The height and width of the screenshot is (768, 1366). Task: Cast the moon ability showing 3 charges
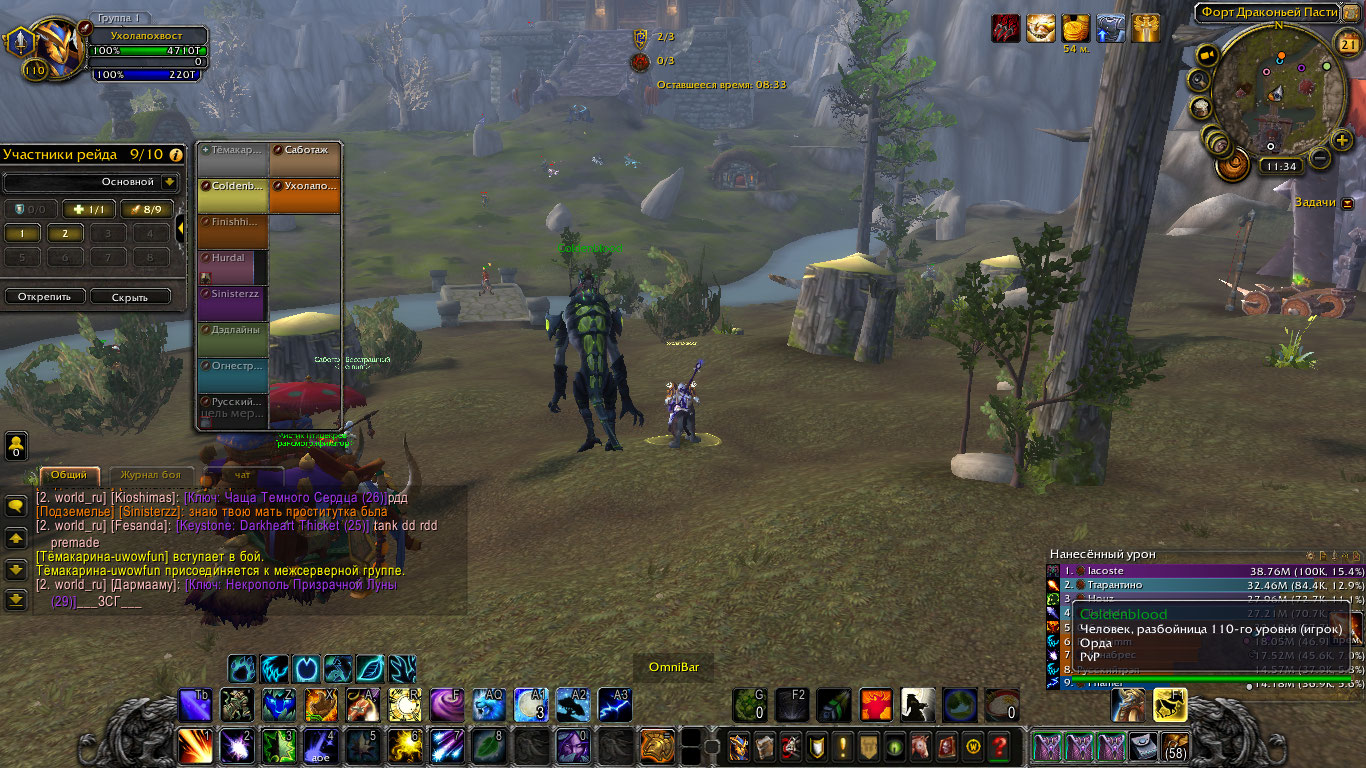tap(530, 705)
